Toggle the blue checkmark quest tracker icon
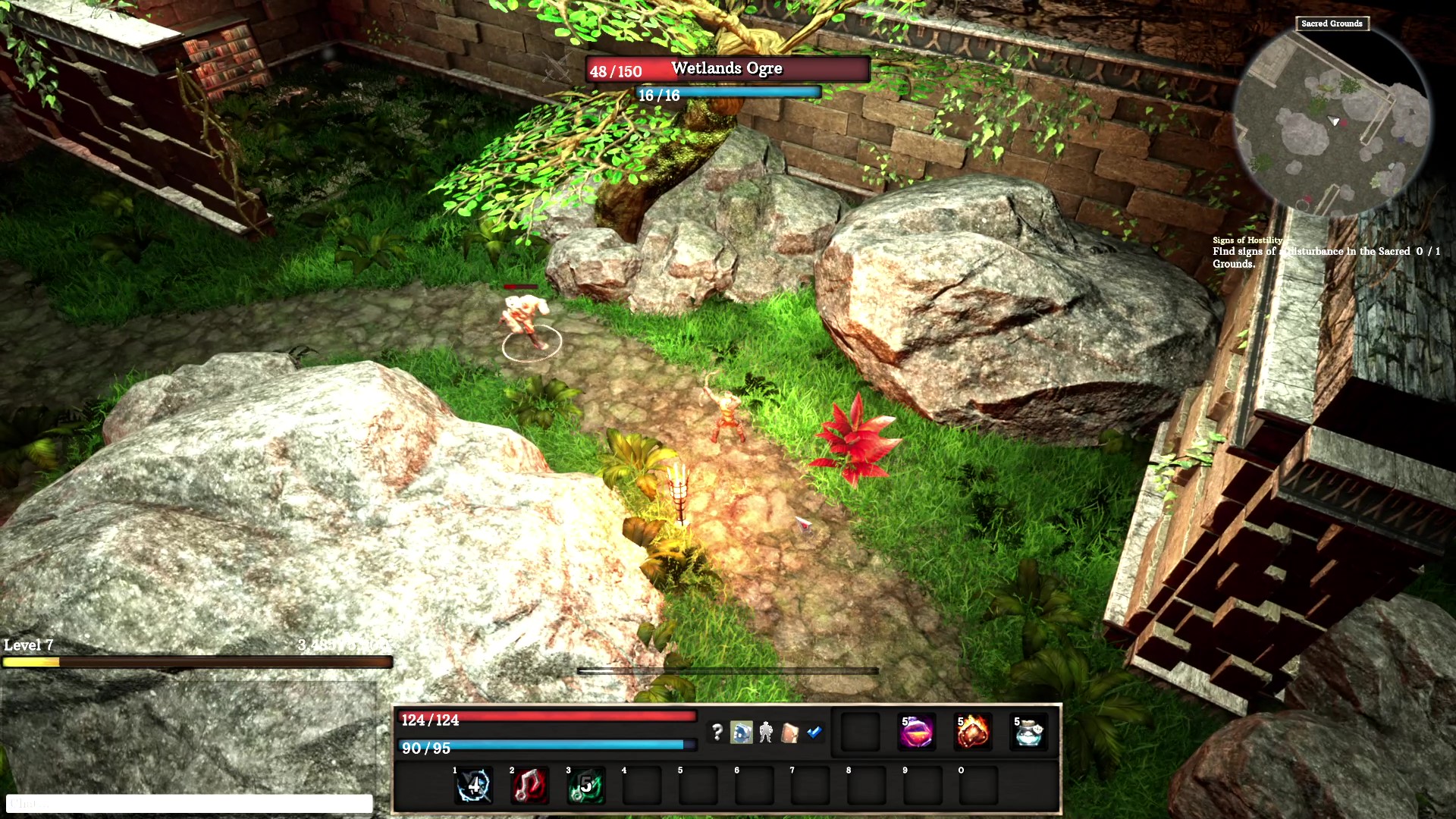The image size is (1456, 819). (814, 733)
